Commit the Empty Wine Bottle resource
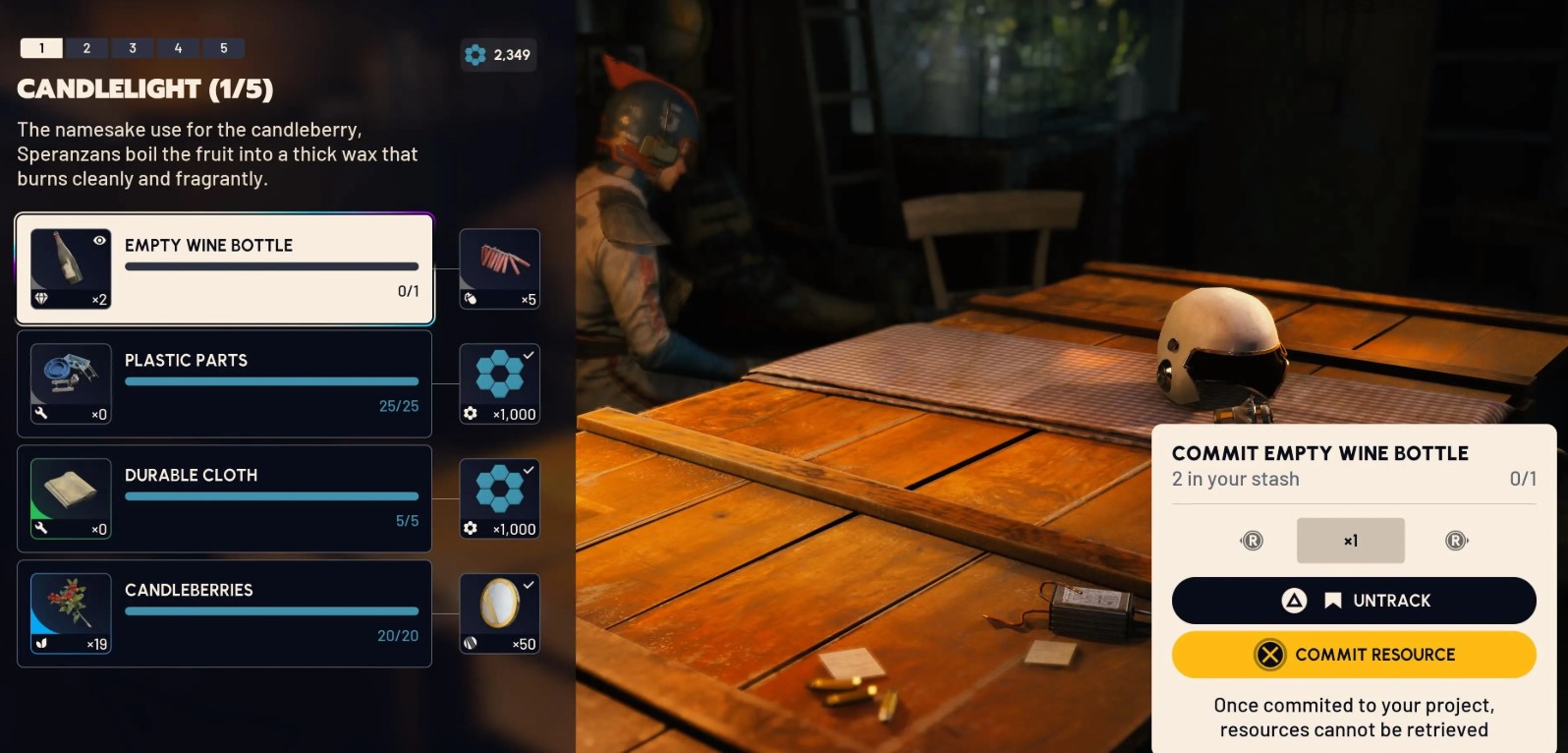This screenshot has width=1568, height=753. click(x=1353, y=655)
